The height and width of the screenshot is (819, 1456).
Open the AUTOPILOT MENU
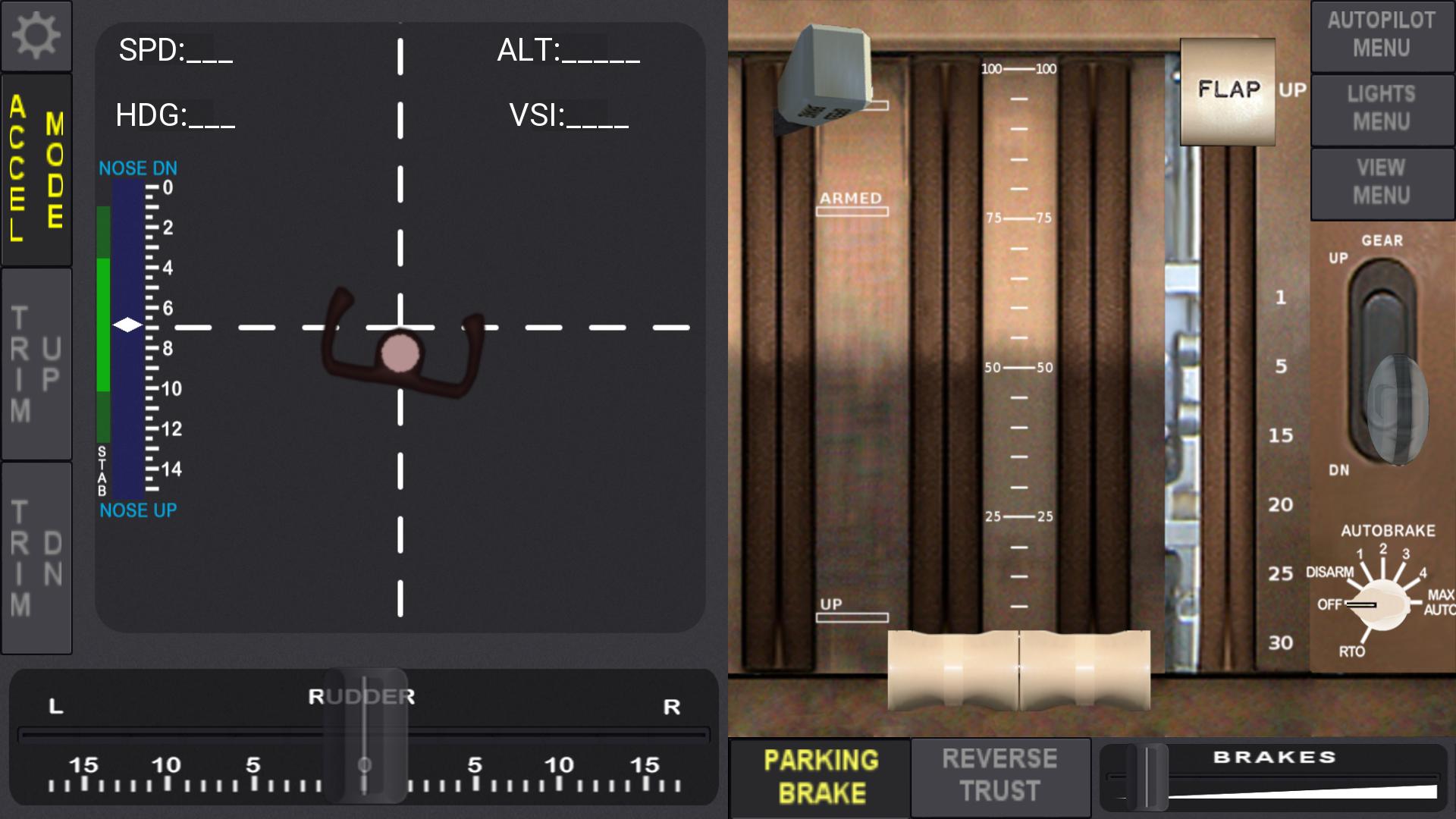coord(1382,35)
